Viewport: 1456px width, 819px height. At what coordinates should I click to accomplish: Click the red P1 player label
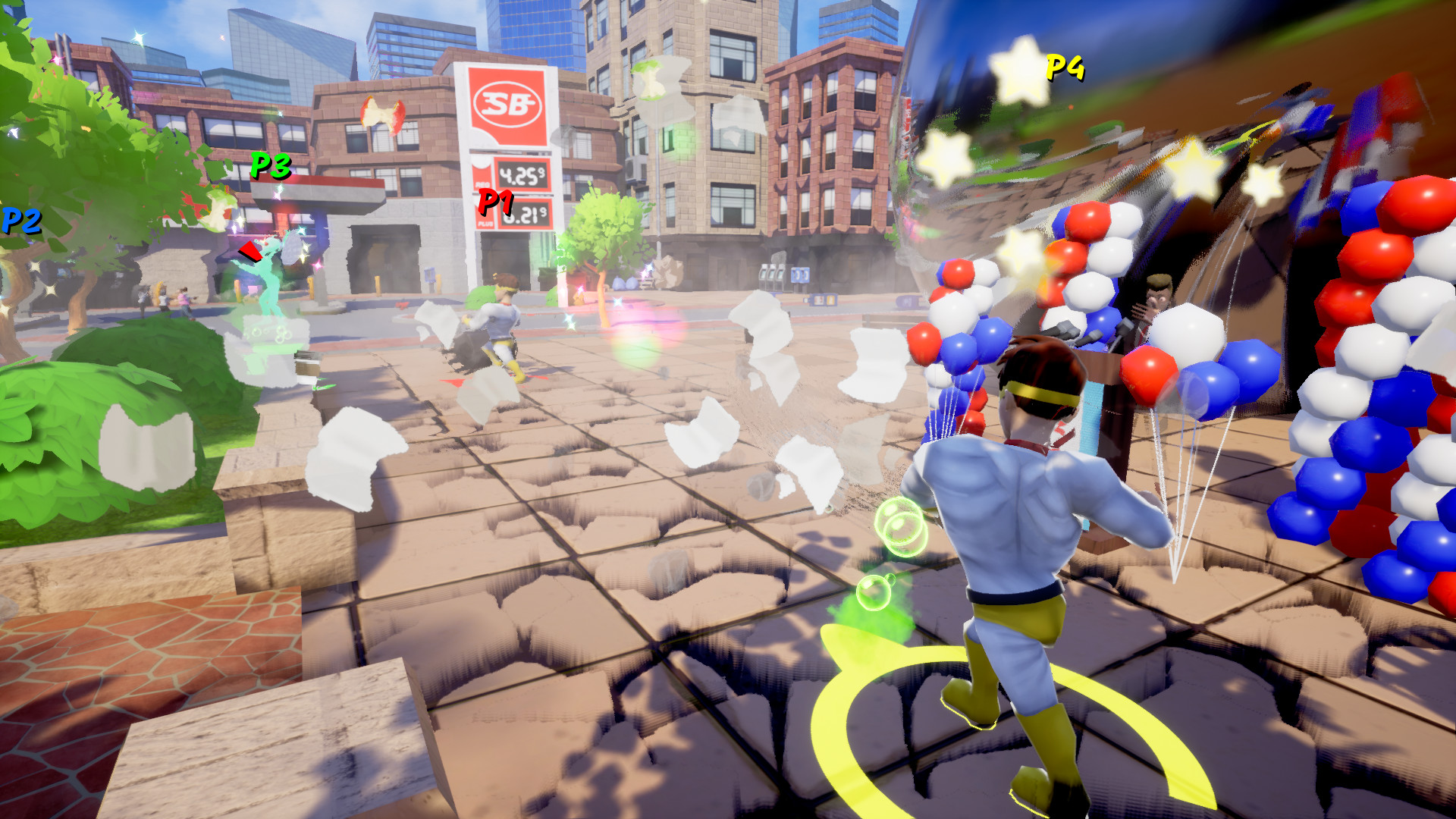point(497,201)
